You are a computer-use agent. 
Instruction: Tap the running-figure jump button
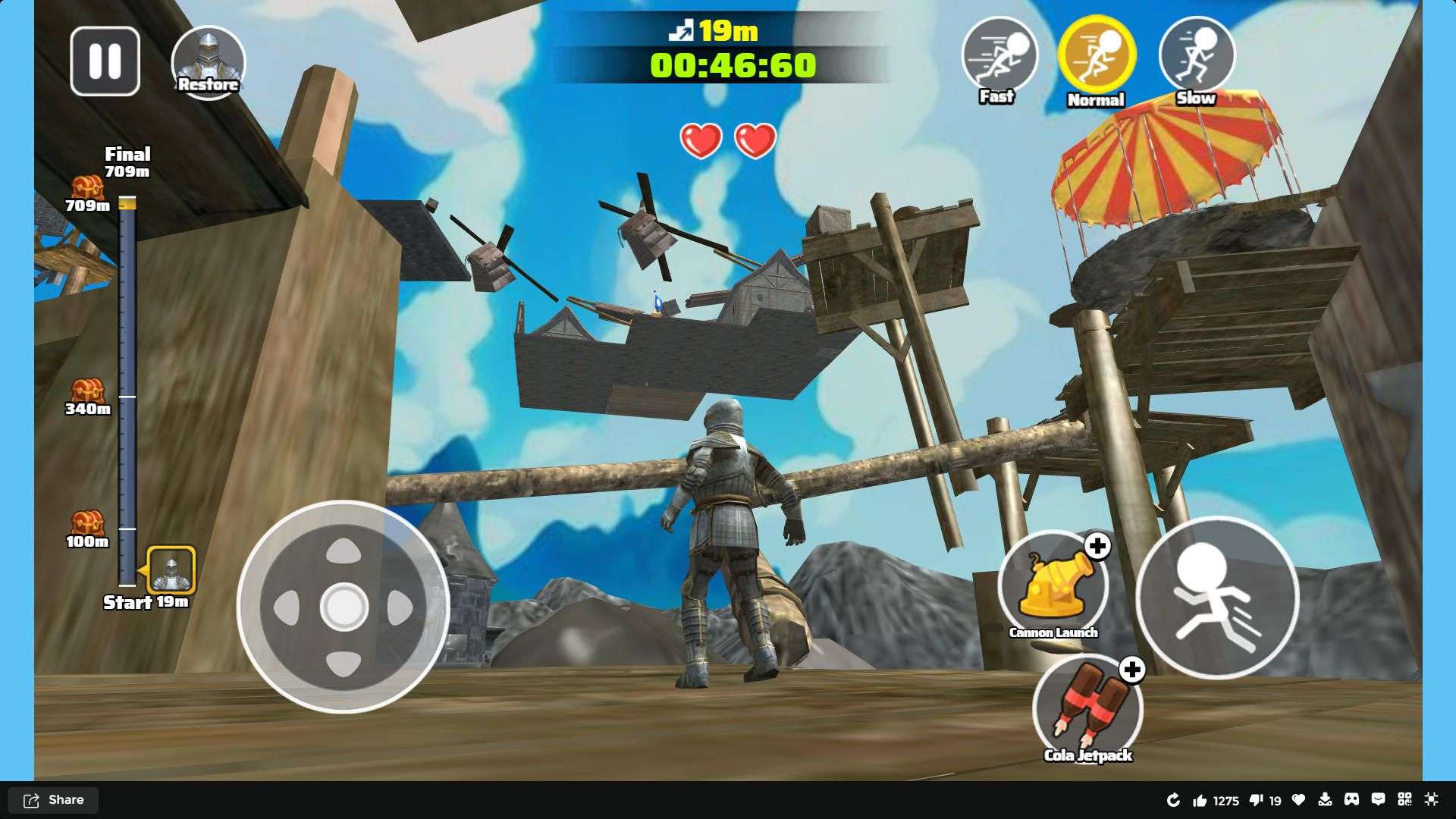pos(1216,598)
